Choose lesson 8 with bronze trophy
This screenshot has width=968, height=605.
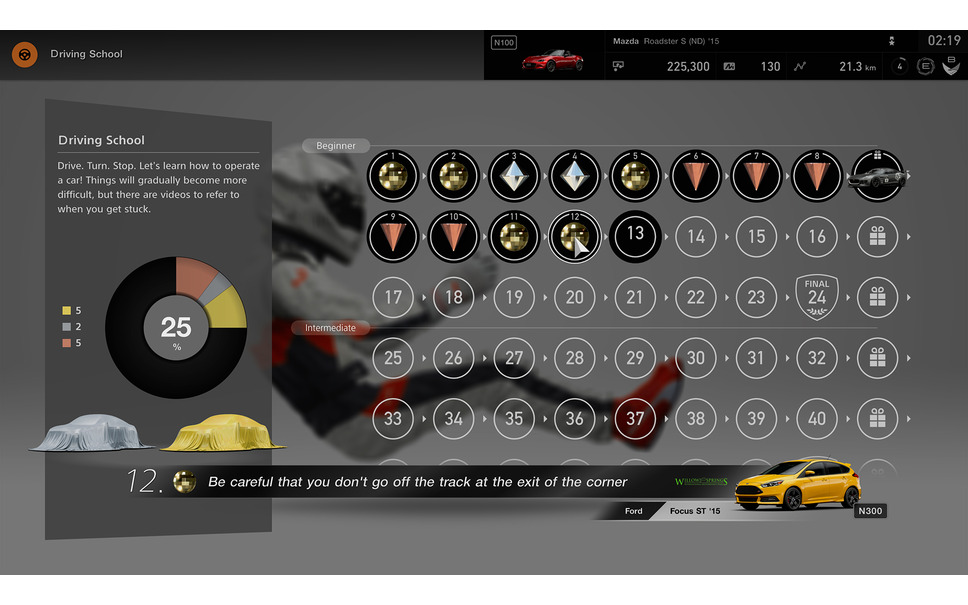pyautogui.click(x=817, y=176)
